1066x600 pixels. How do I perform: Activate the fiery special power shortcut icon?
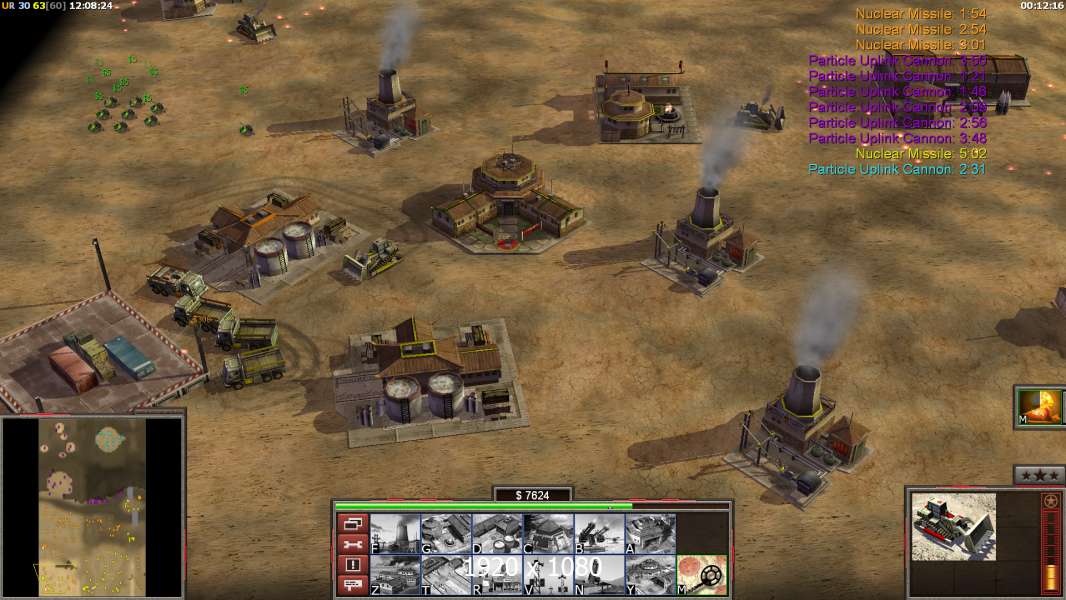click(1040, 407)
